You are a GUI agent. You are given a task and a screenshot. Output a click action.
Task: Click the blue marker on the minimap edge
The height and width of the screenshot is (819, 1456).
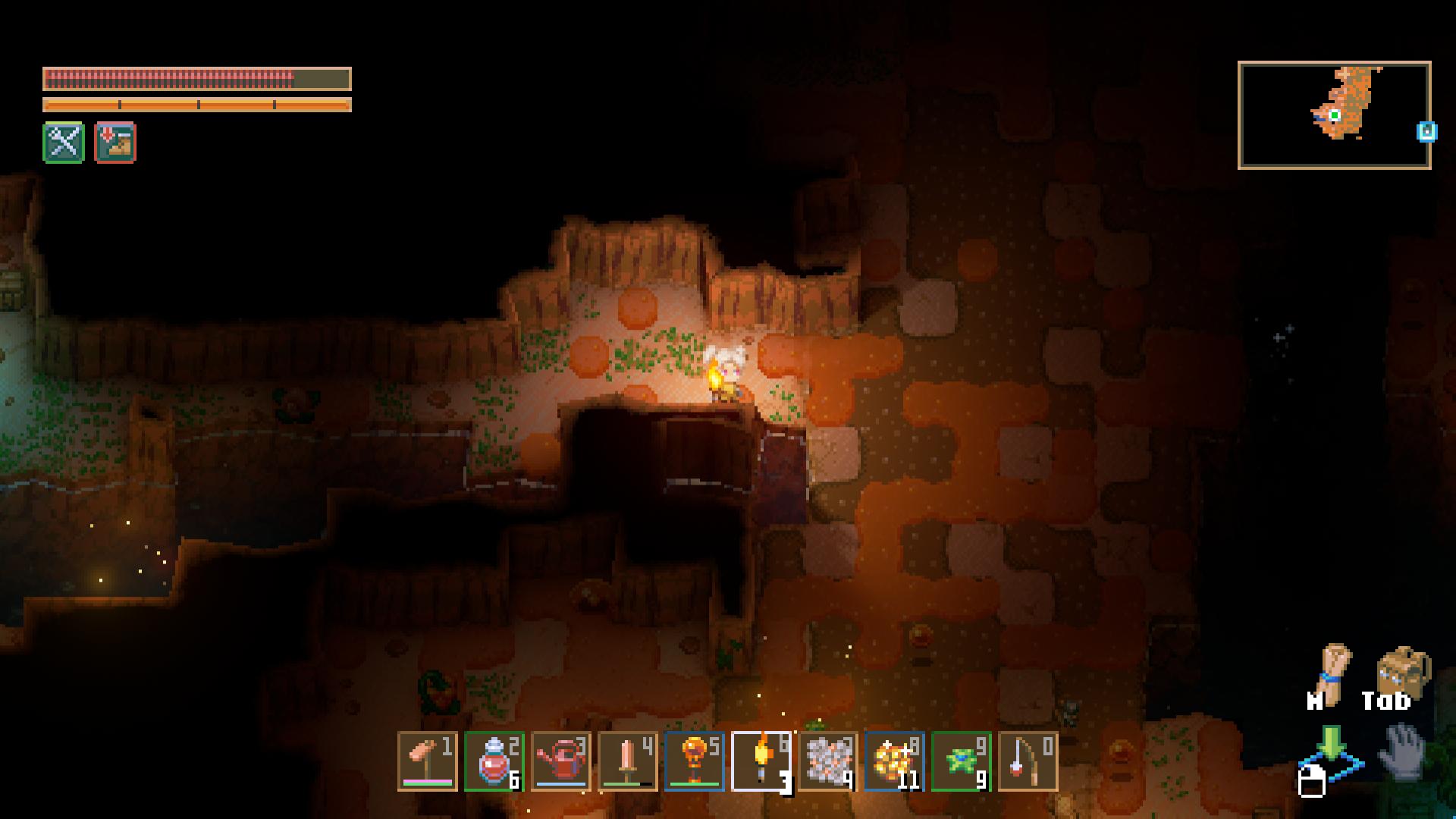click(x=1426, y=132)
